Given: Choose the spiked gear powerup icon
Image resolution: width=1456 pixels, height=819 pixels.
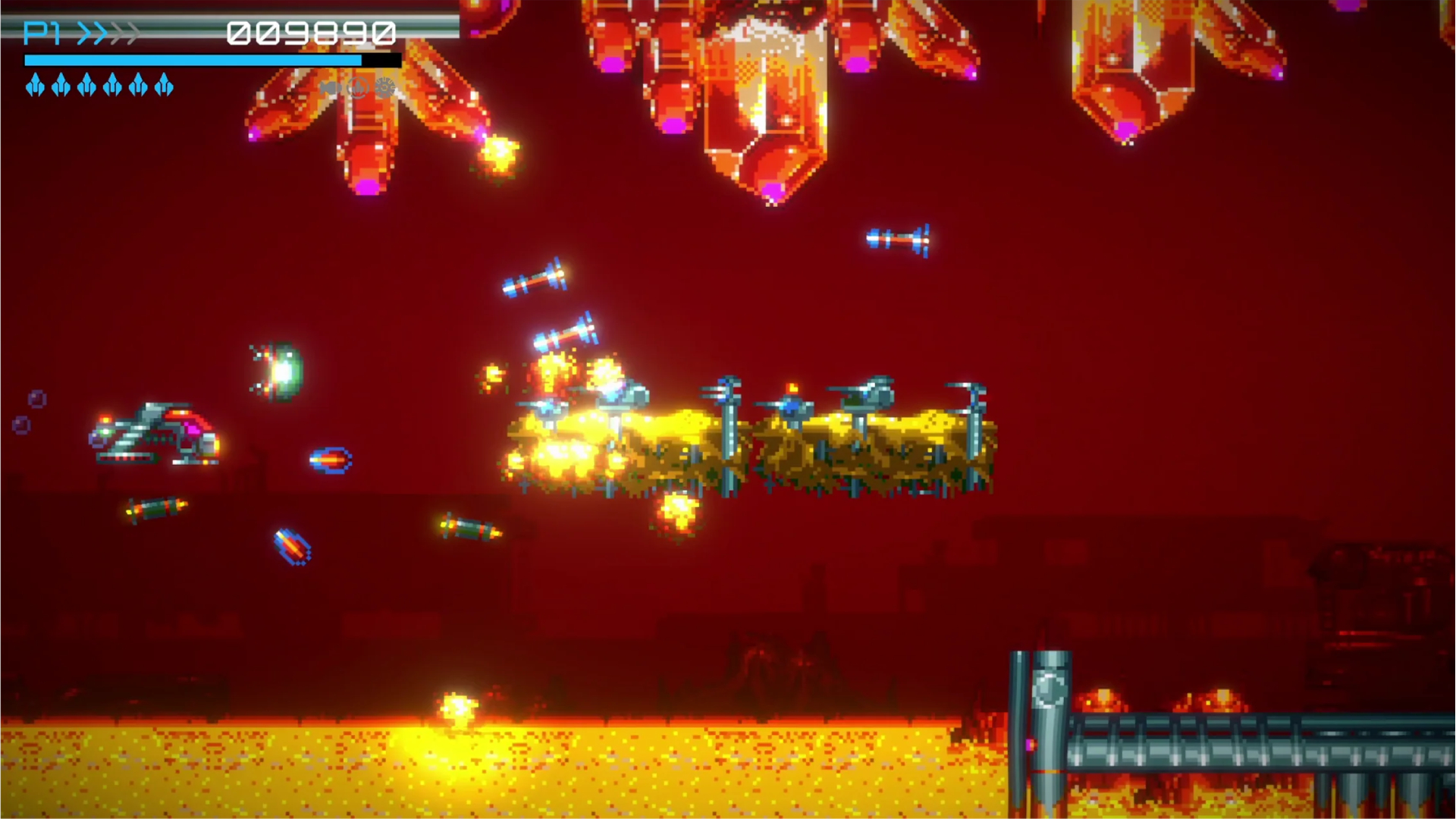Looking at the screenshot, I should click(385, 88).
